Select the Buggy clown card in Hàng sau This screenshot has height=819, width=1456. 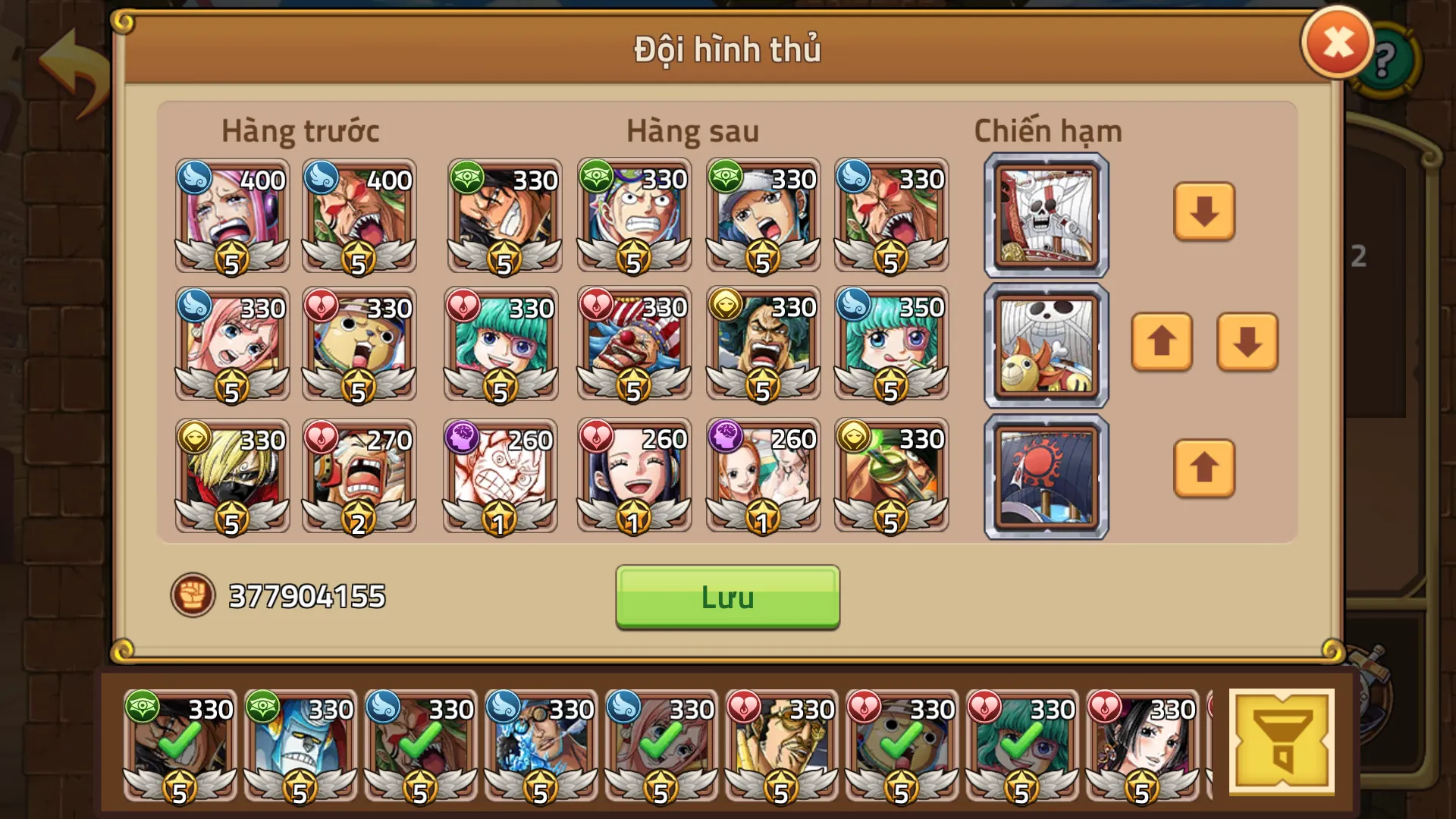click(633, 345)
